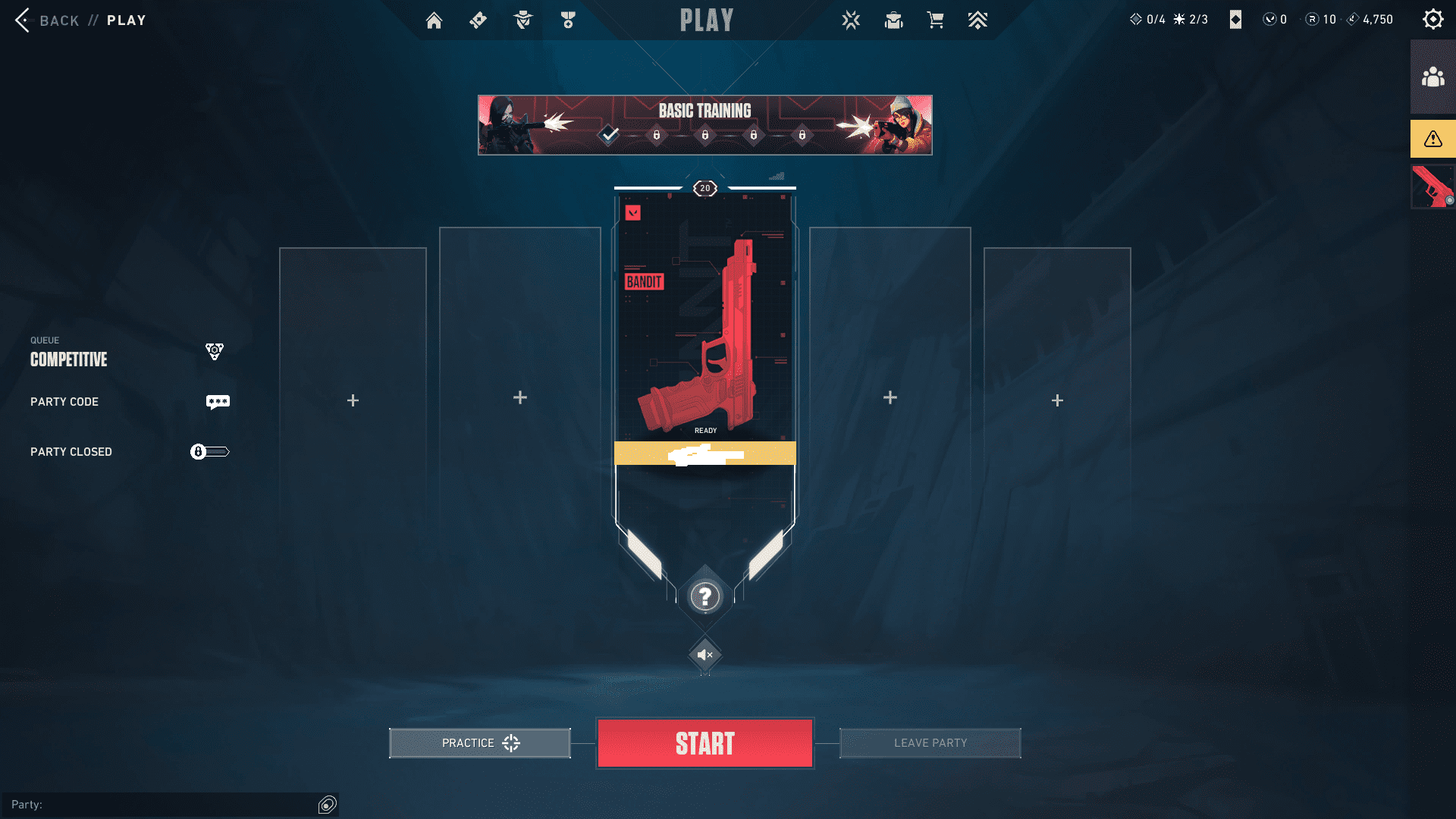Open the Battlepass ticket icon

coord(478,20)
